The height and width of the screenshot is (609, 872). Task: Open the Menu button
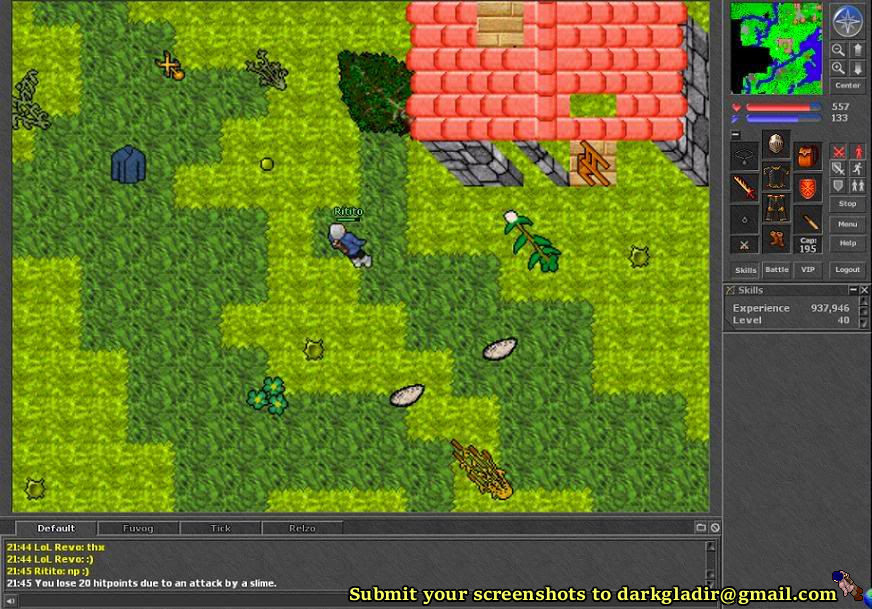(847, 224)
